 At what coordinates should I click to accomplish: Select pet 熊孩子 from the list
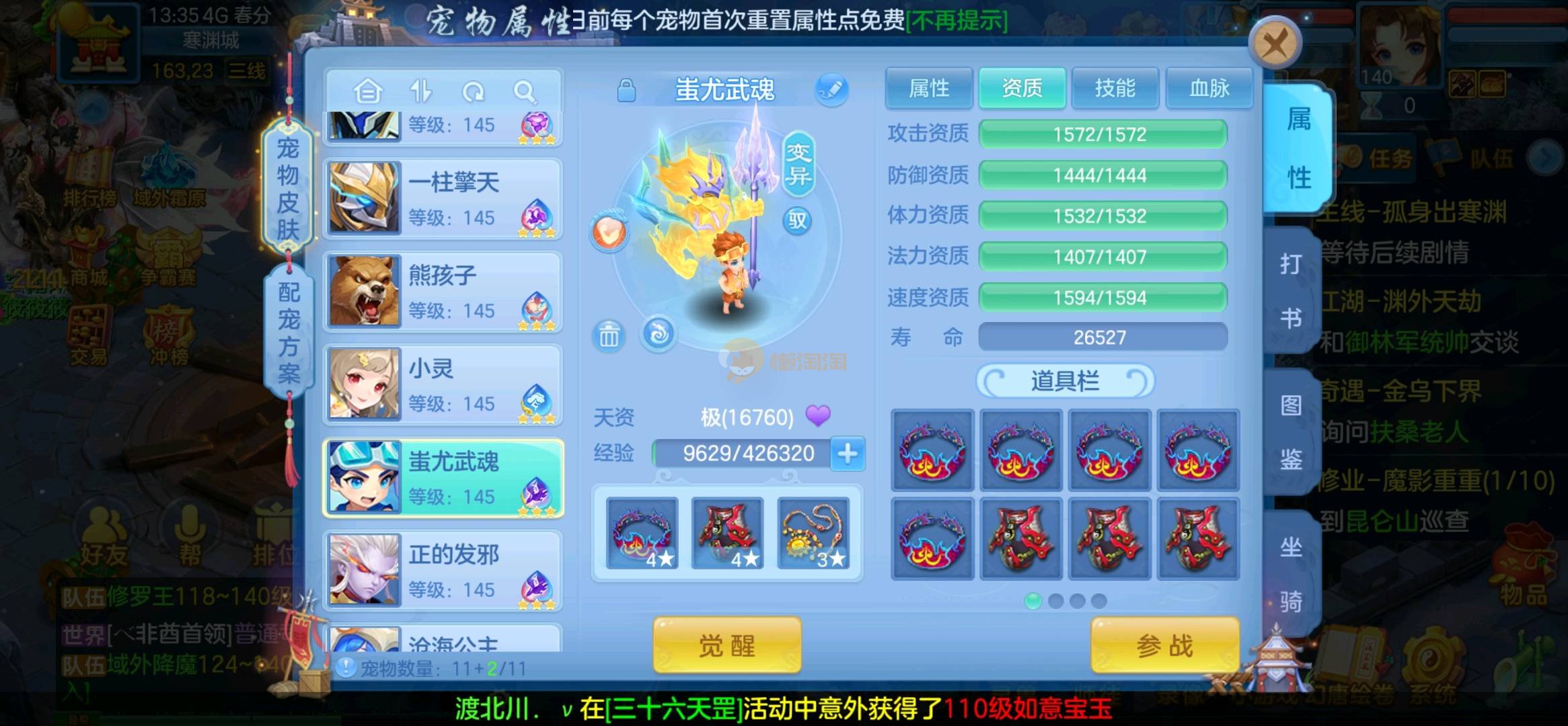[x=443, y=292]
